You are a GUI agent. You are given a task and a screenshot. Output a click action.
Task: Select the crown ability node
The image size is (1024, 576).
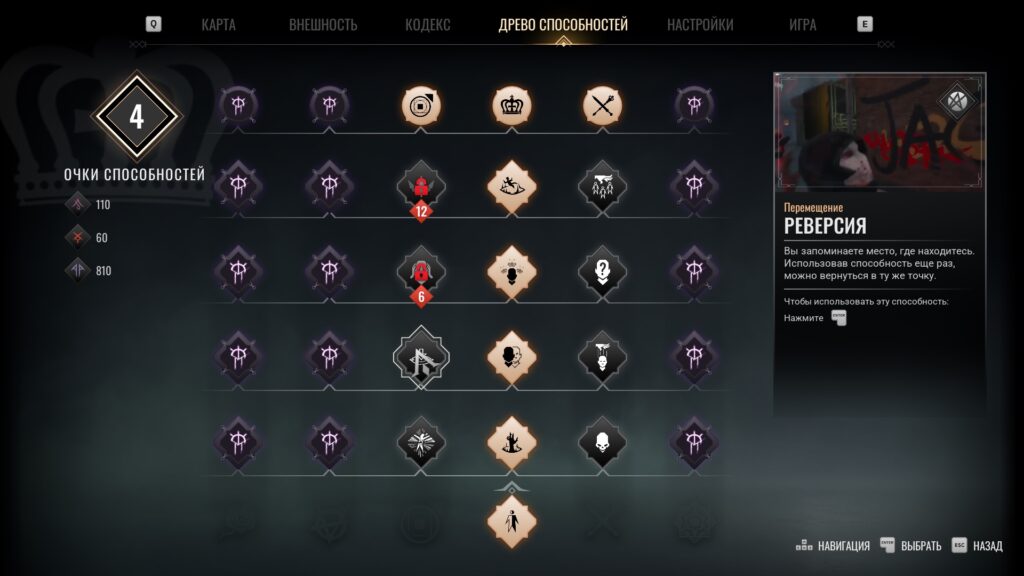click(x=512, y=104)
